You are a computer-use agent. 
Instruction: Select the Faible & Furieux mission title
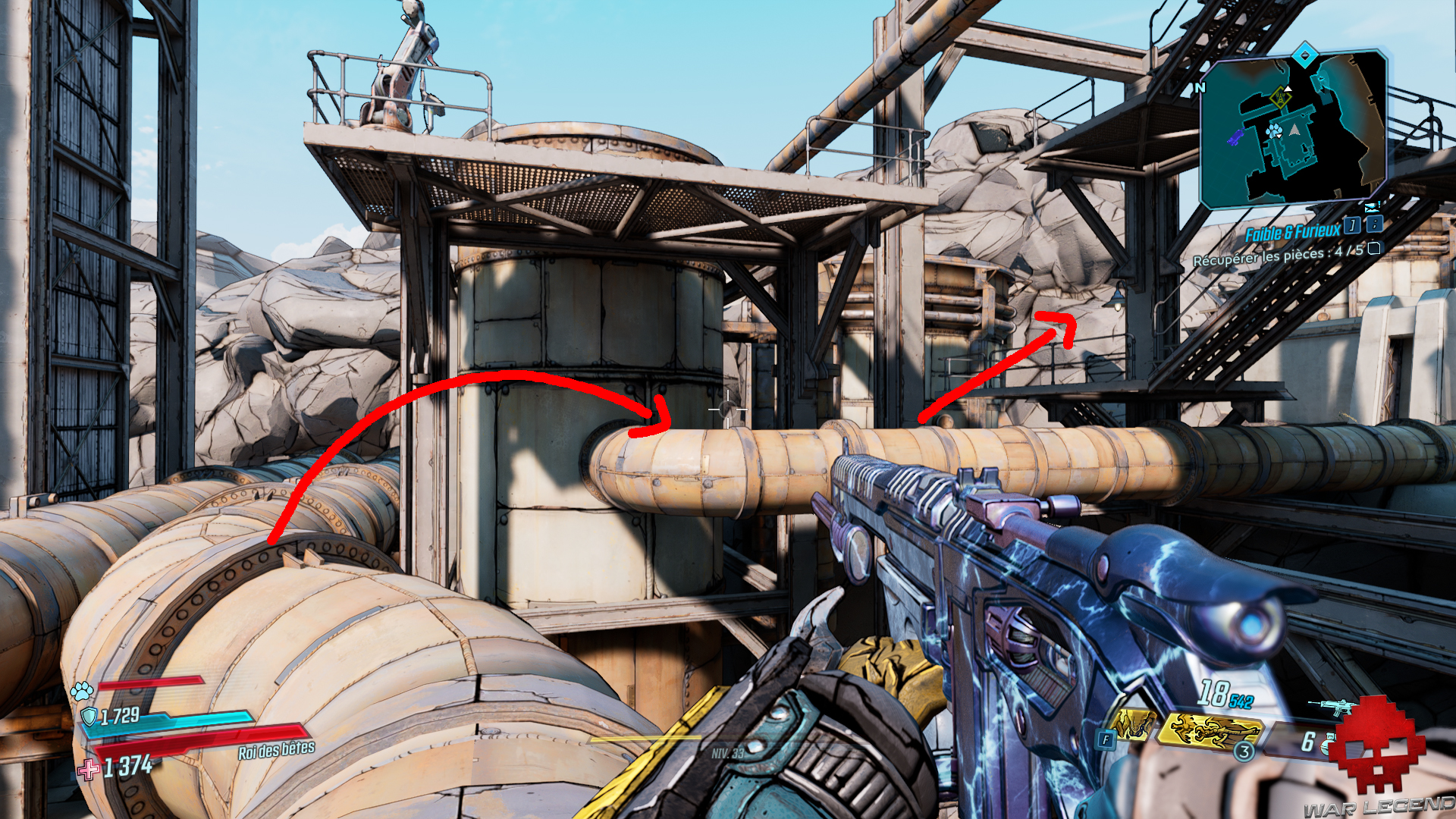point(1291,230)
